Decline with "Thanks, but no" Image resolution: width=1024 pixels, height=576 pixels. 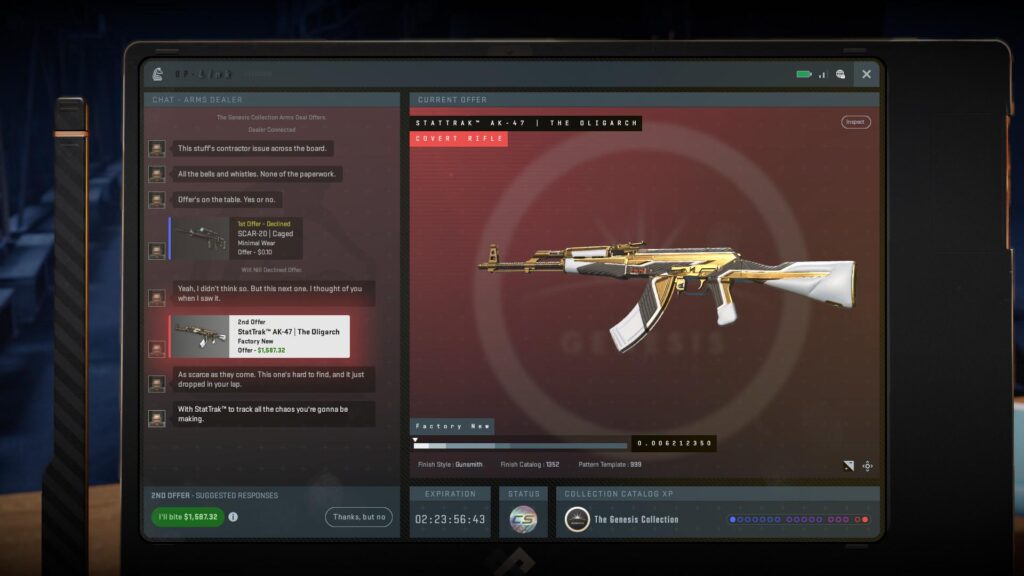click(358, 517)
